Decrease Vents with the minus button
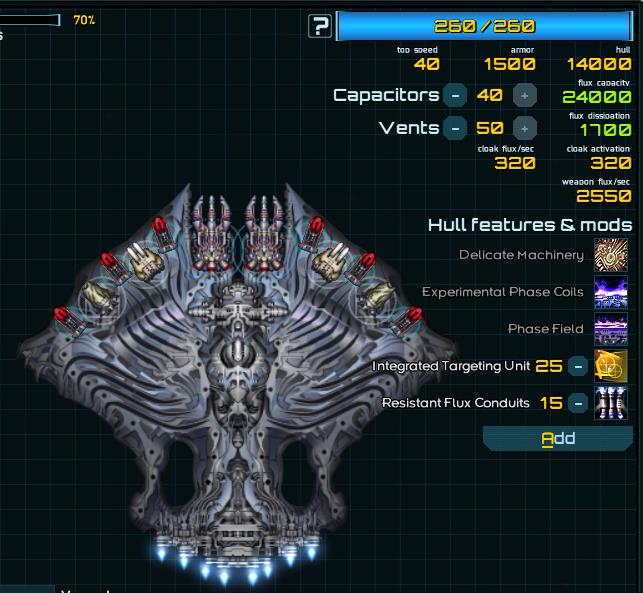 click(x=455, y=128)
